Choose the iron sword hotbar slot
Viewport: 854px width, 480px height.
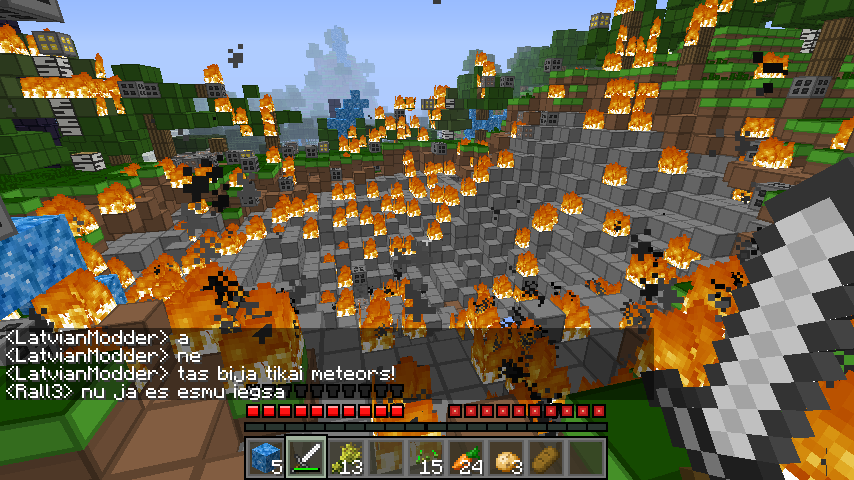[305, 457]
